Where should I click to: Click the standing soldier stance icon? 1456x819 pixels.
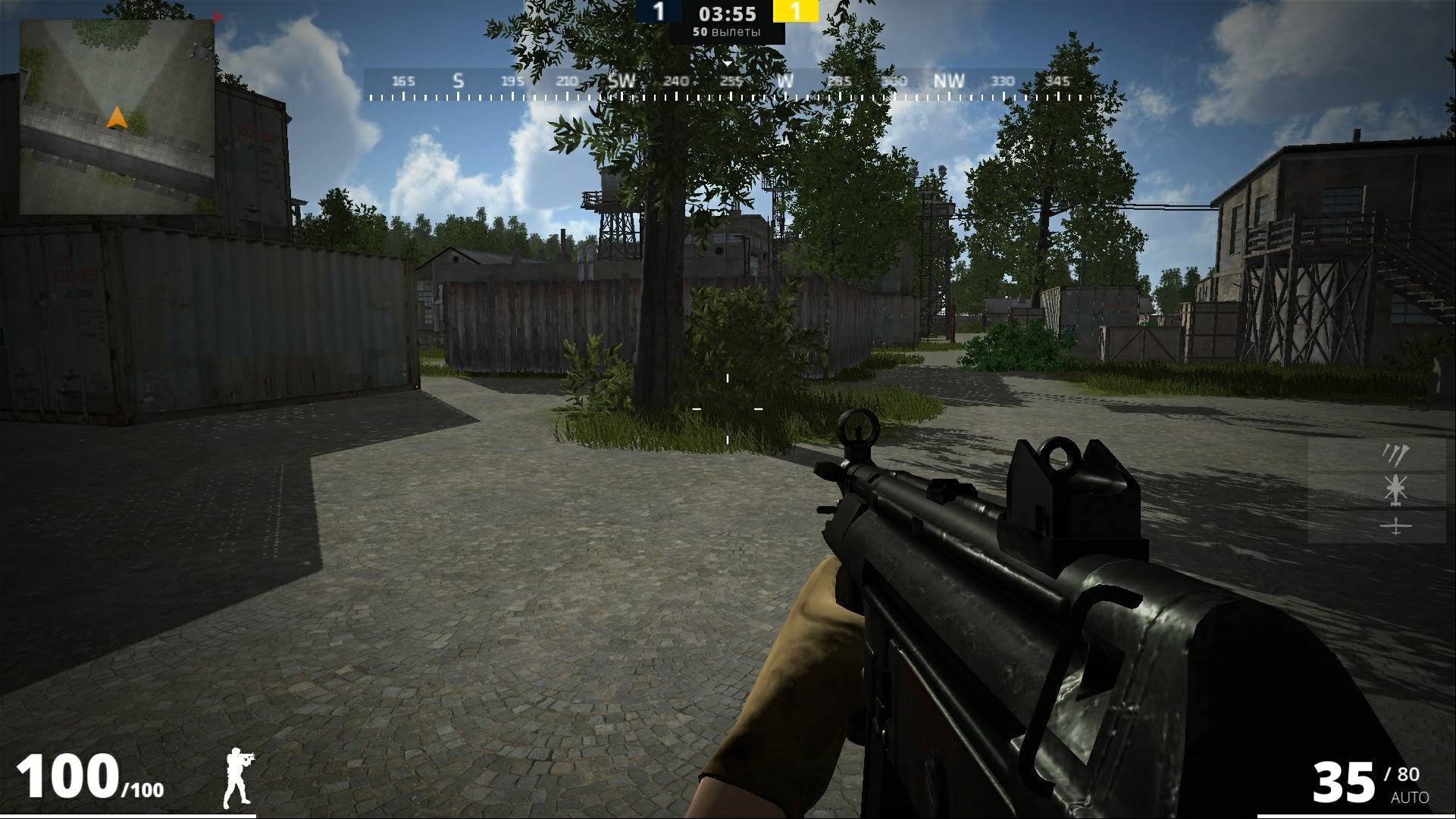[x=238, y=778]
